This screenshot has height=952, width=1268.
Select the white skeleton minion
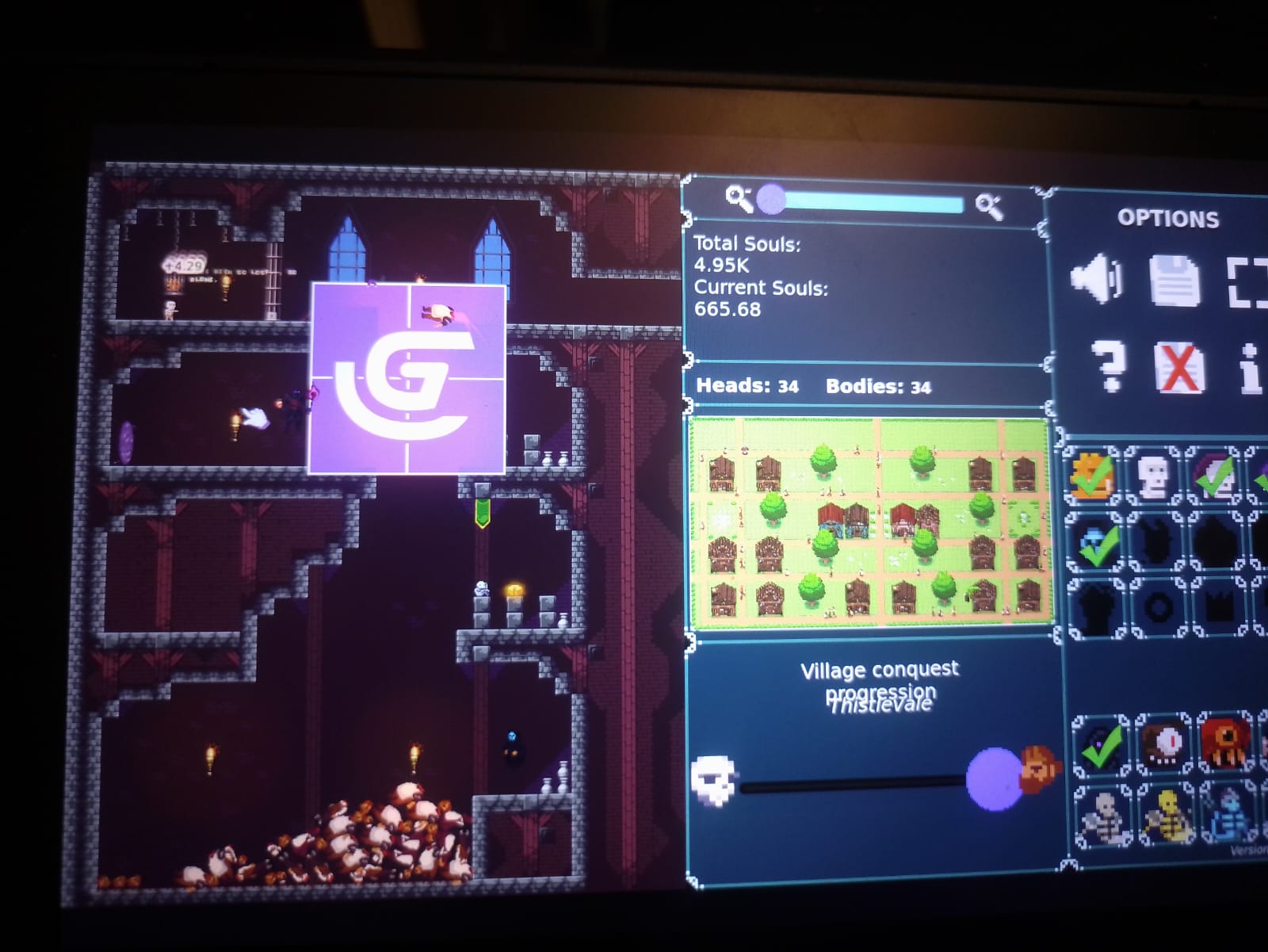[x=1103, y=816]
